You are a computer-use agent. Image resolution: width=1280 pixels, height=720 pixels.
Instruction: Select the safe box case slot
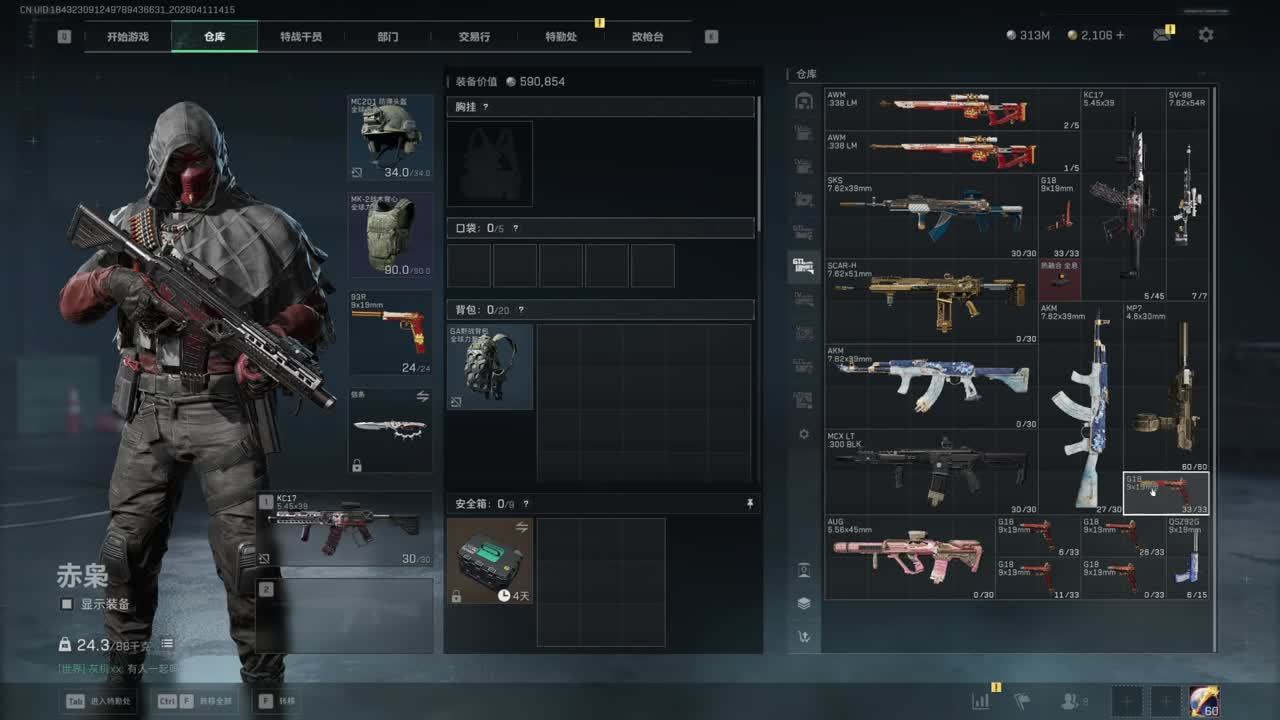click(490, 560)
